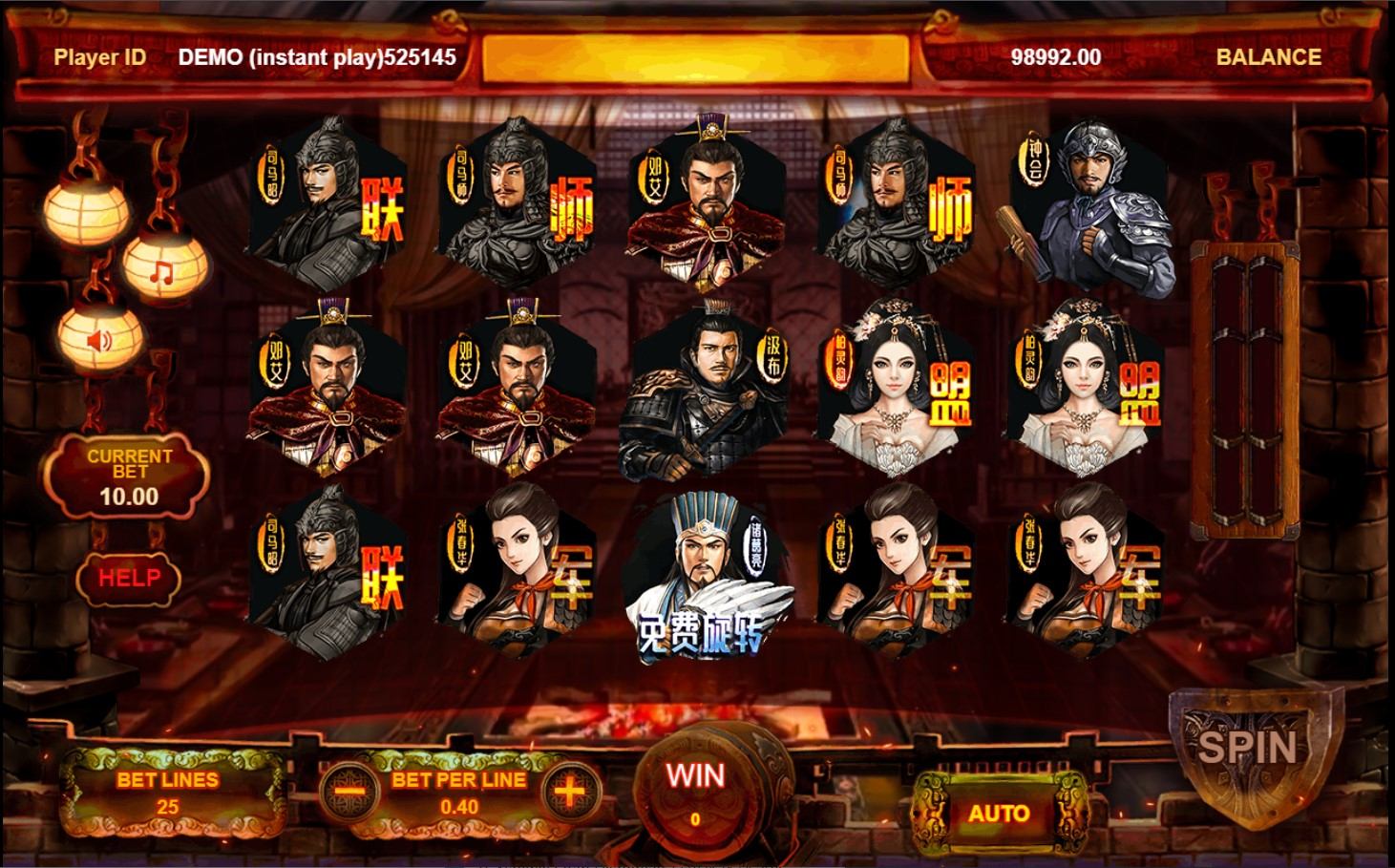
Task: Increase bet per line with plus button
Action: click(569, 792)
